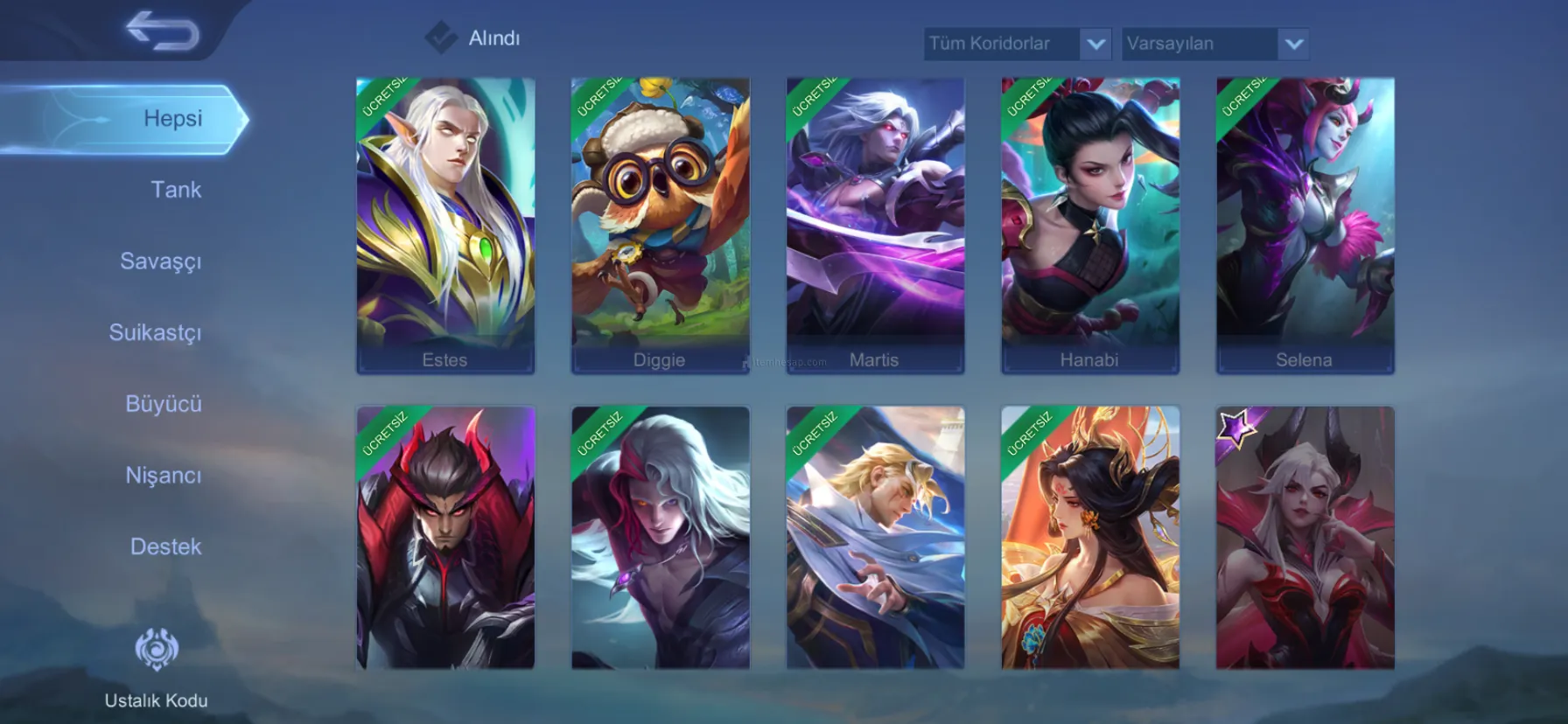
Task: Go back using the return arrow
Action: 163,32
